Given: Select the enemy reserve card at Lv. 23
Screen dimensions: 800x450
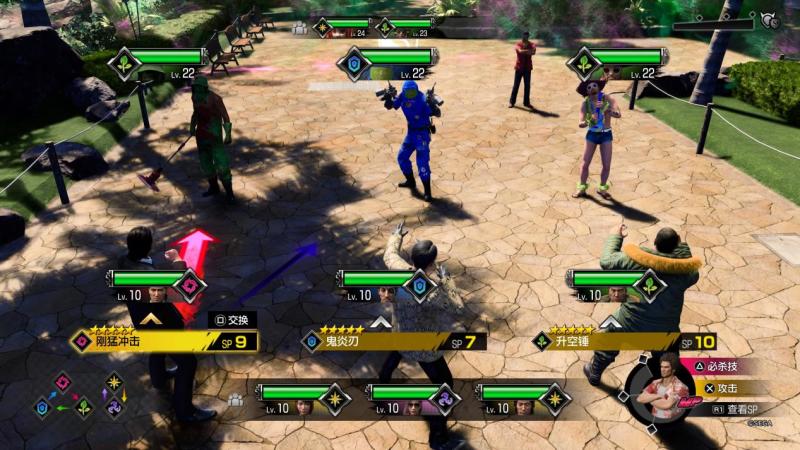Looking at the screenshot, I should coord(405,27).
